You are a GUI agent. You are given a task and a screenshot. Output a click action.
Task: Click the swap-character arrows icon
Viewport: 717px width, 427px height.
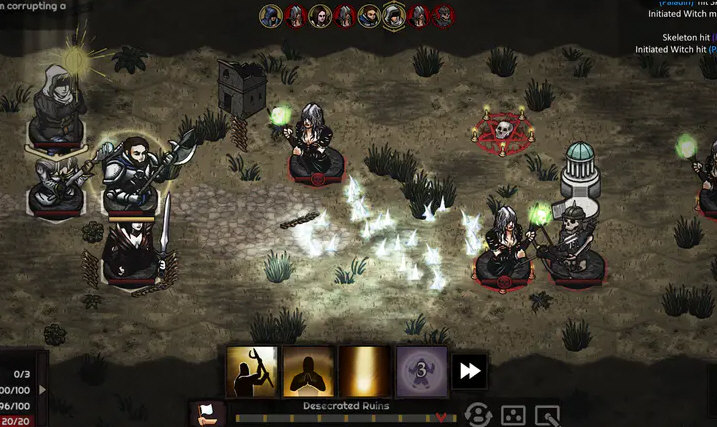[479, 415]
